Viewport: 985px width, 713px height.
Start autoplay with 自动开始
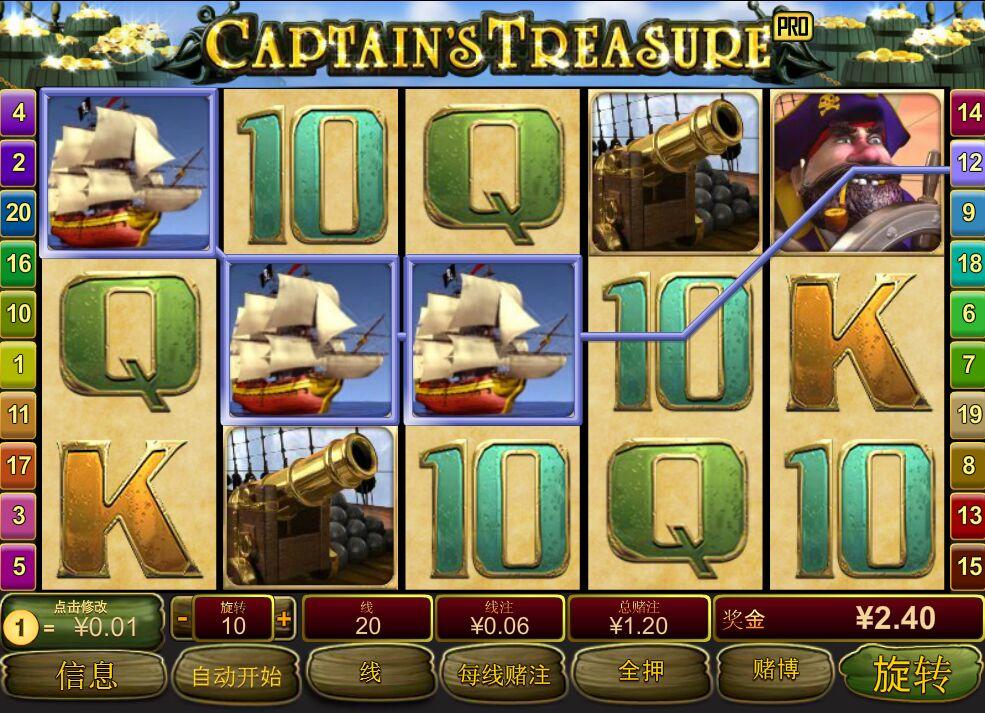point(236,676)
